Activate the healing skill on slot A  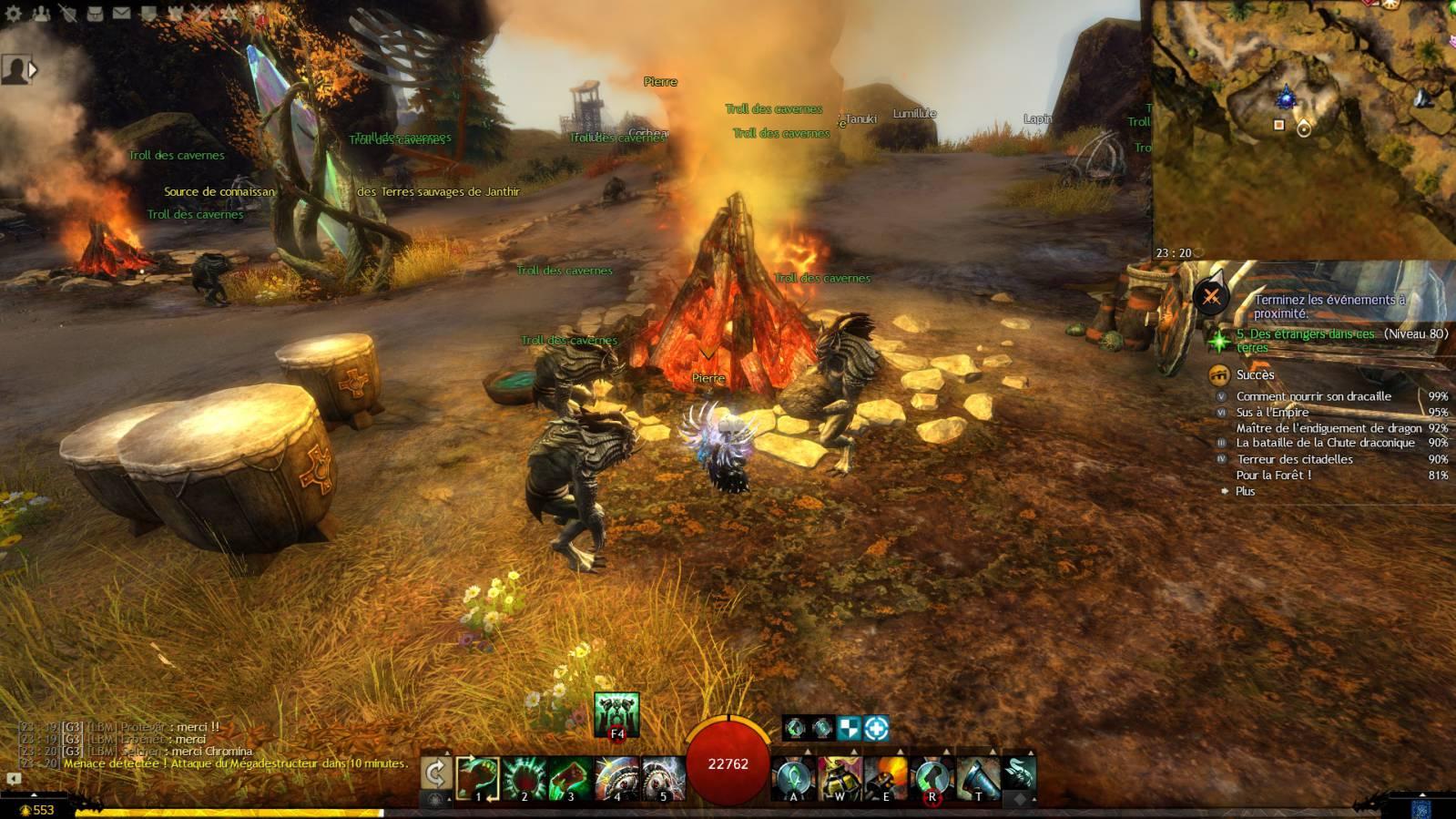tap(793, 779)
